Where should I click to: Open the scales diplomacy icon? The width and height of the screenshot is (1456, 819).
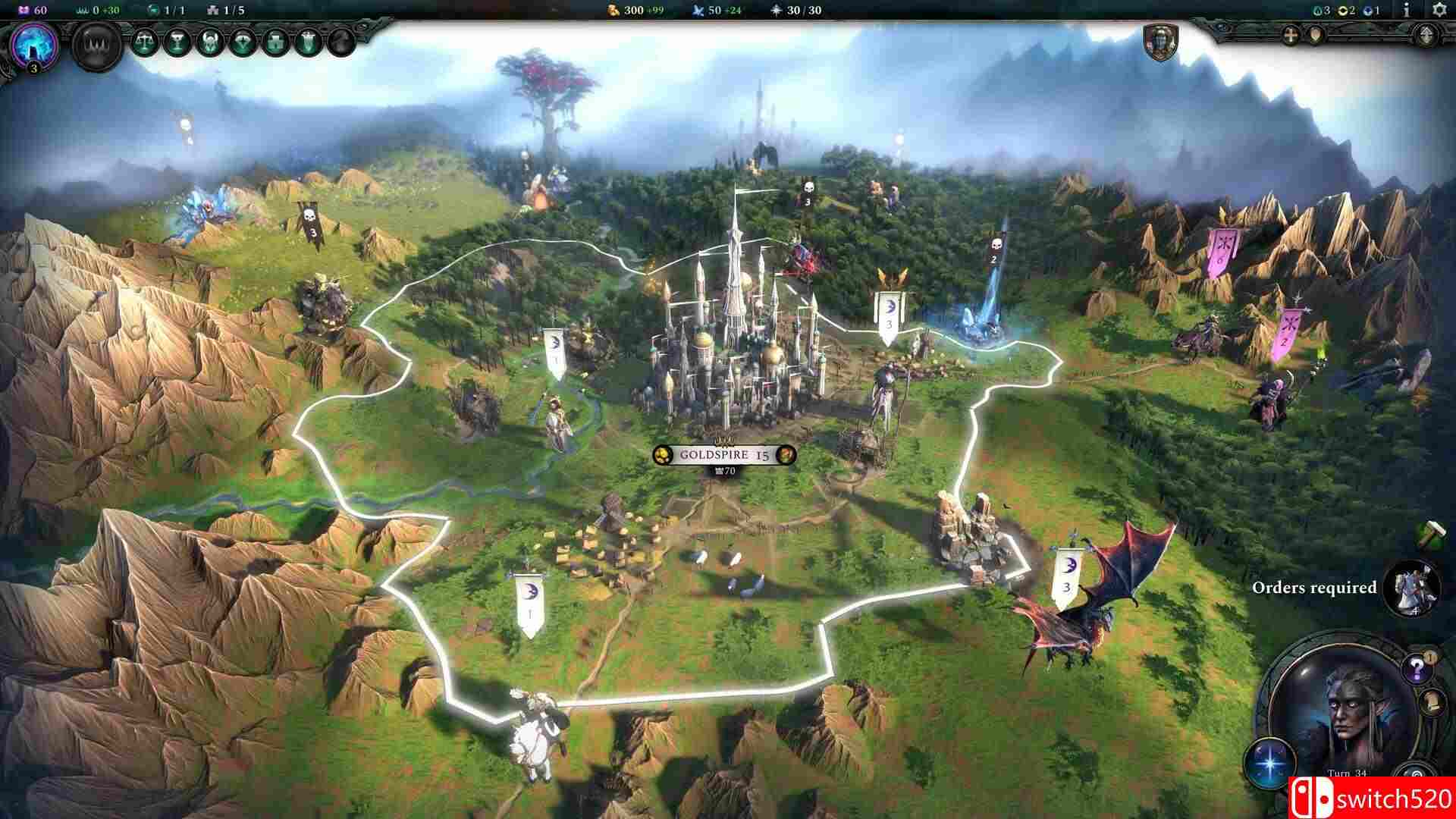coord(145,42)
